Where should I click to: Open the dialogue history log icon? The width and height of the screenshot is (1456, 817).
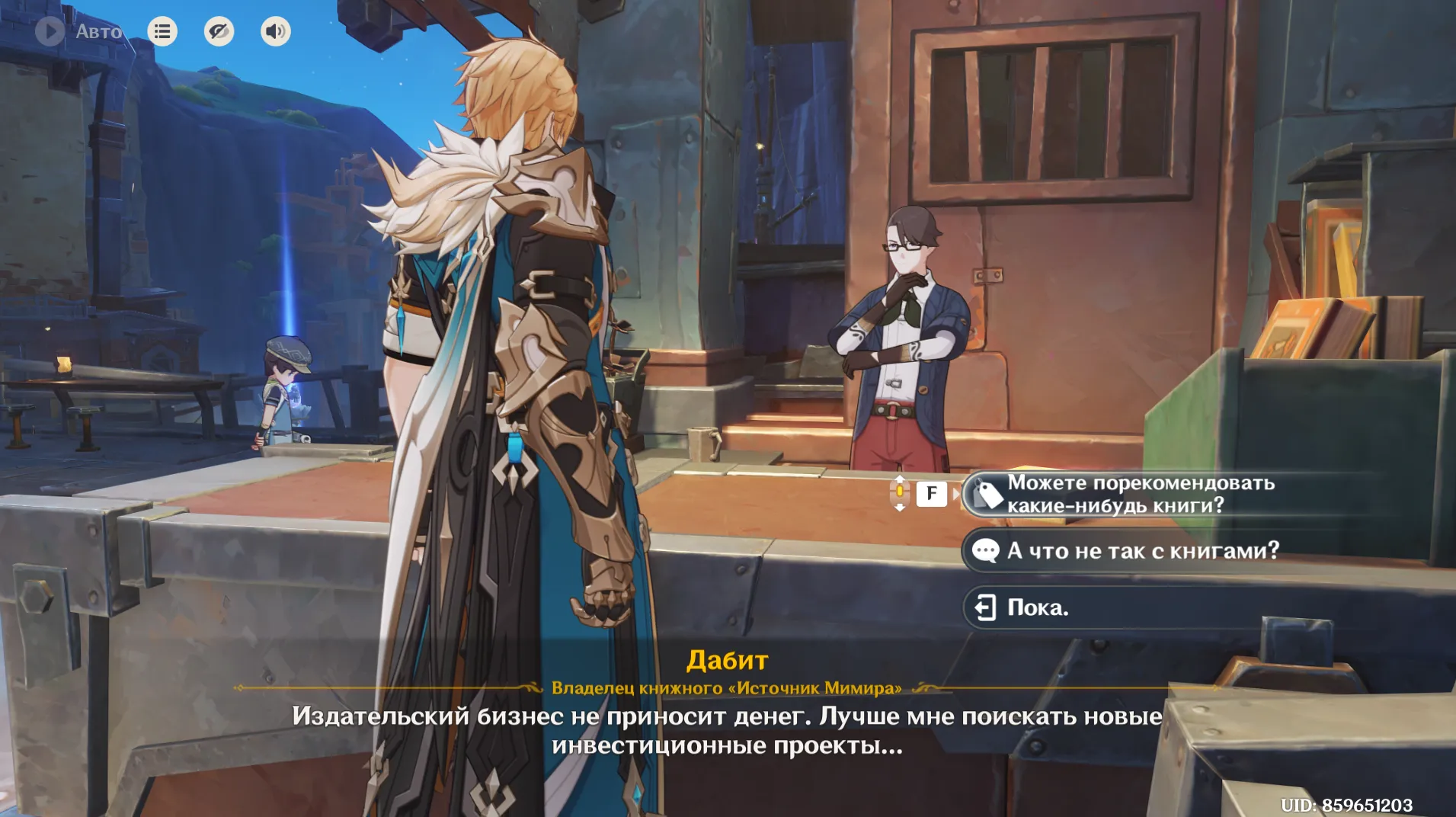(x=162, y=31)
